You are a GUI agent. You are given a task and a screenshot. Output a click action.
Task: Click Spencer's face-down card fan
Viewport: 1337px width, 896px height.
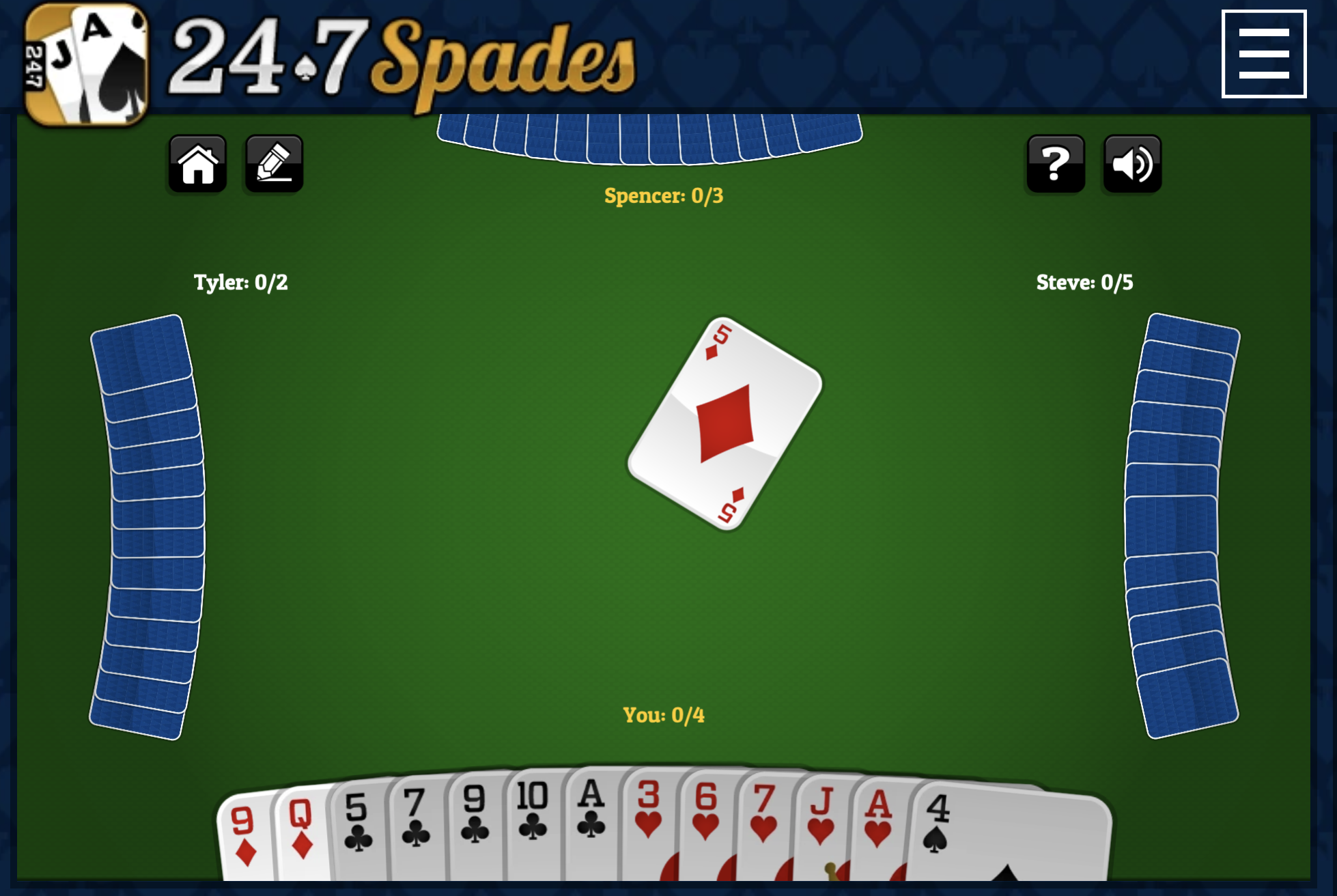click(x=649, y=137)
